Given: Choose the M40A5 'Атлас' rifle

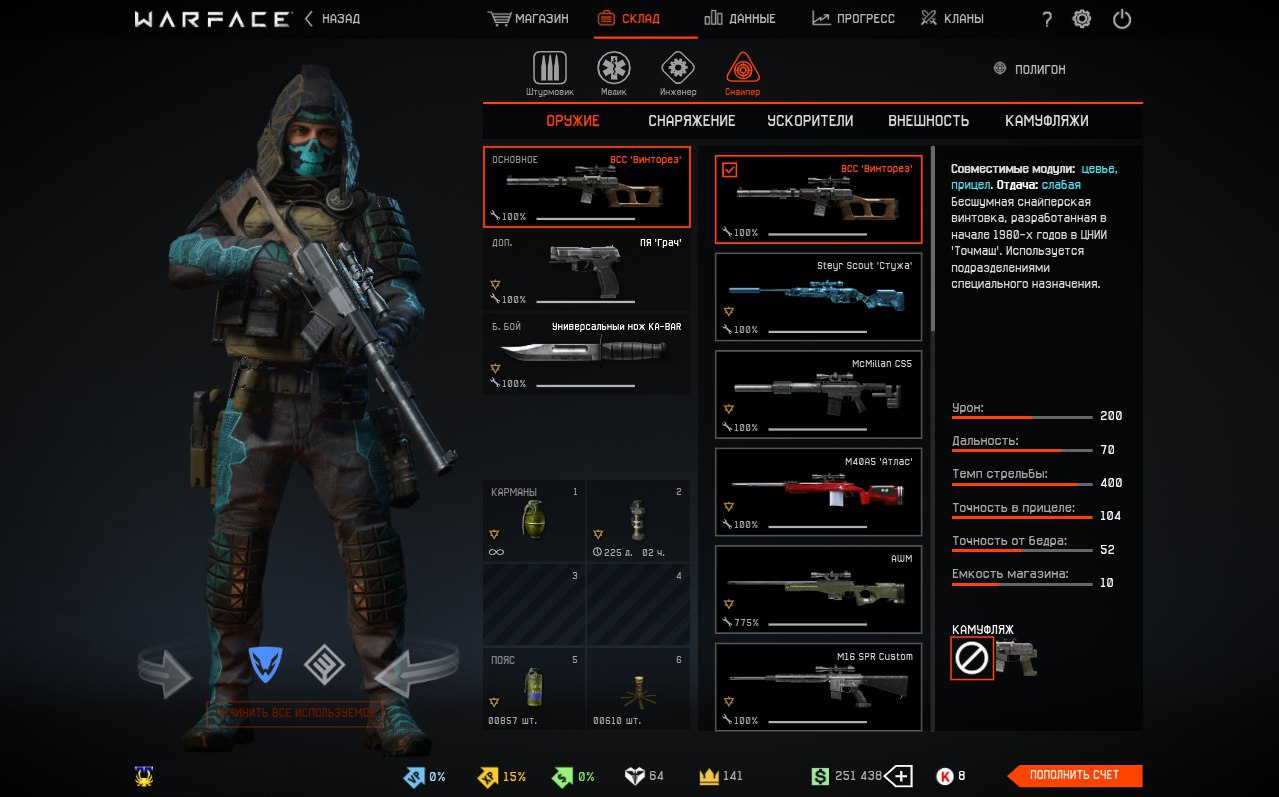Looking at the screenshot, I should click(x=819, y=492).
